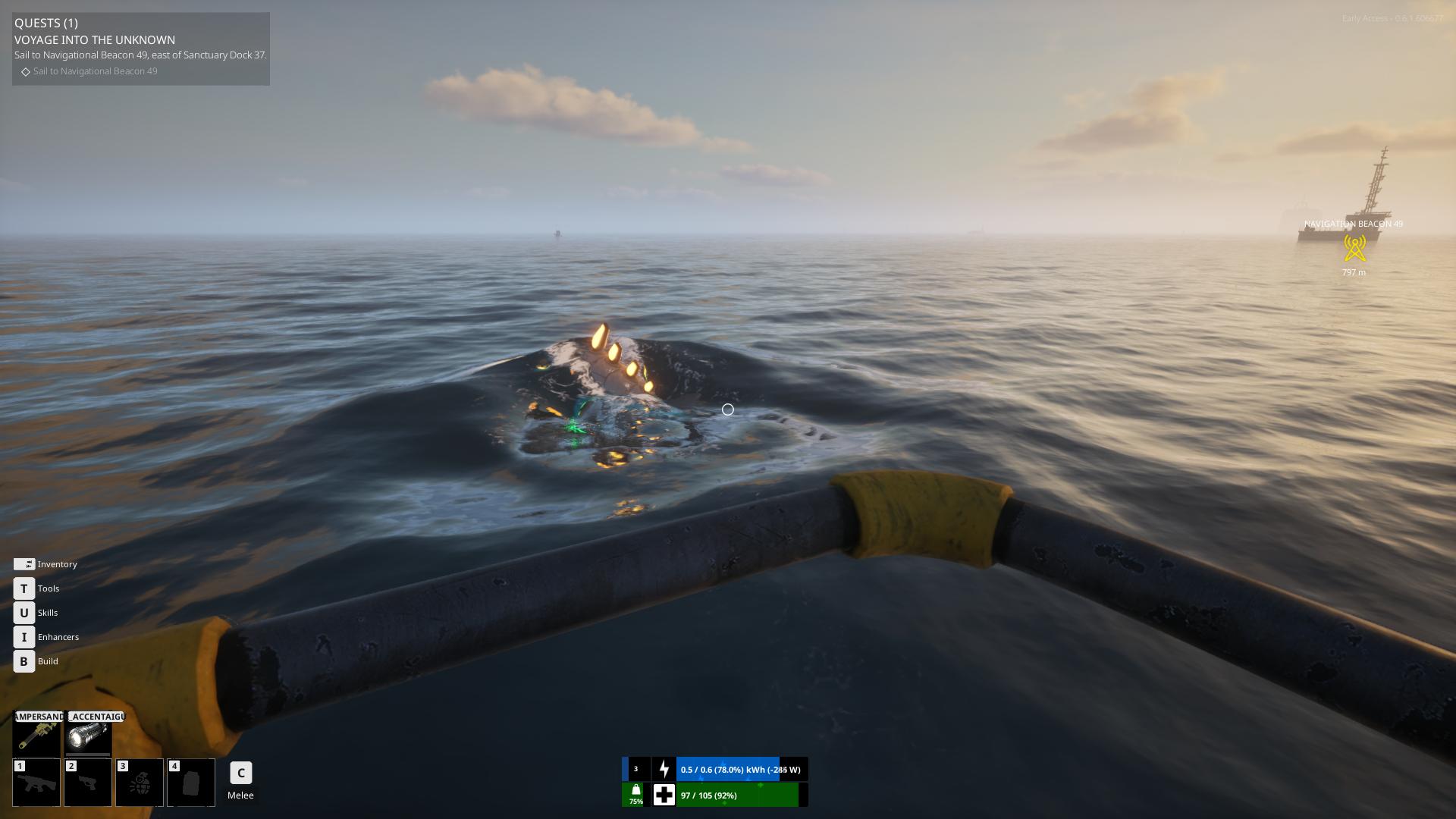Select hotbar slot 1 with rifle silhouette
The width and height of the screenshot is (1456, 819).
36,783
